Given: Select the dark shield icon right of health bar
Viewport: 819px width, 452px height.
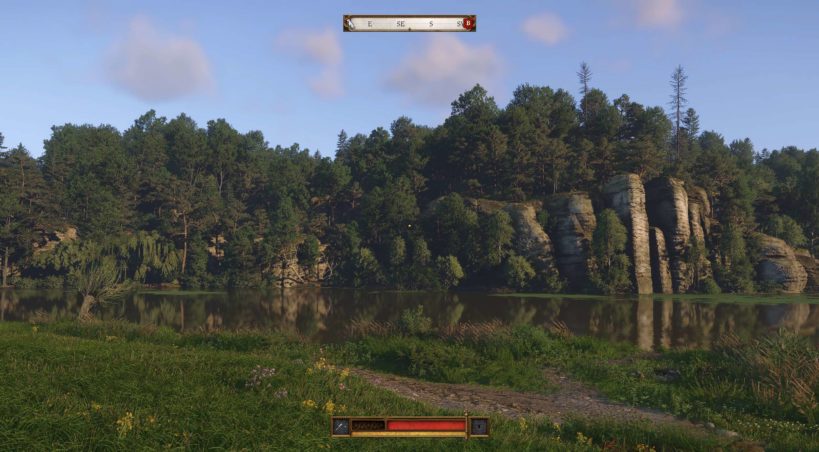Looking at the screenshot, I should tap(479, 426).
